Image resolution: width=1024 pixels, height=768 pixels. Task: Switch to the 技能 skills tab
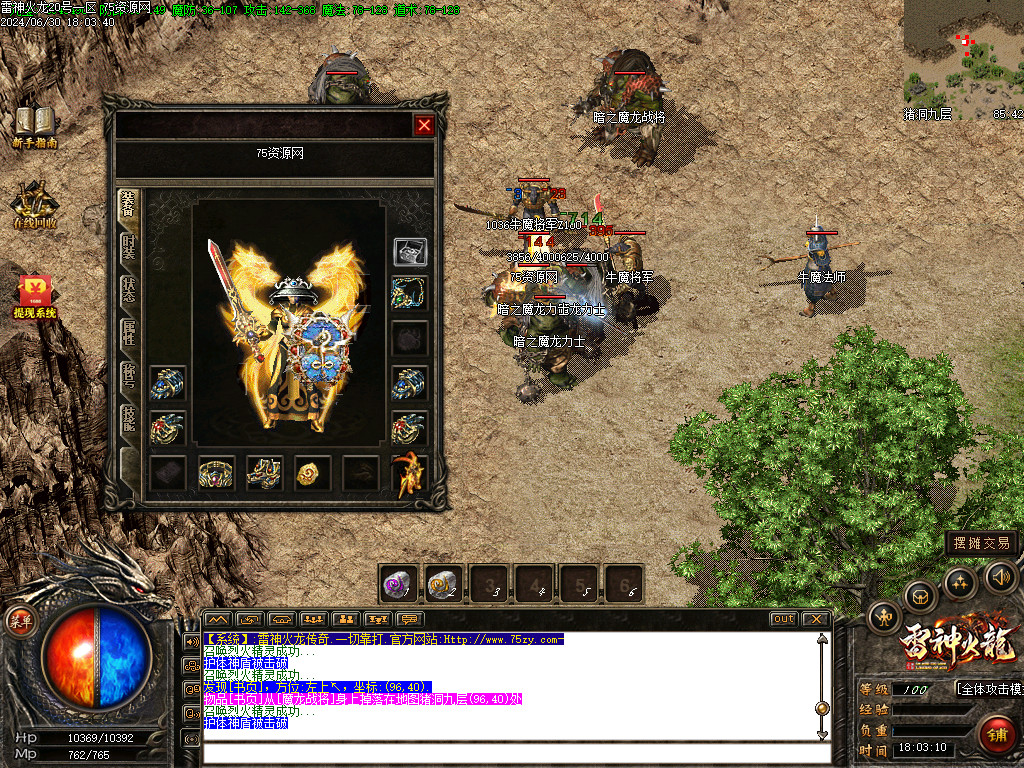(x=129, y=420)
